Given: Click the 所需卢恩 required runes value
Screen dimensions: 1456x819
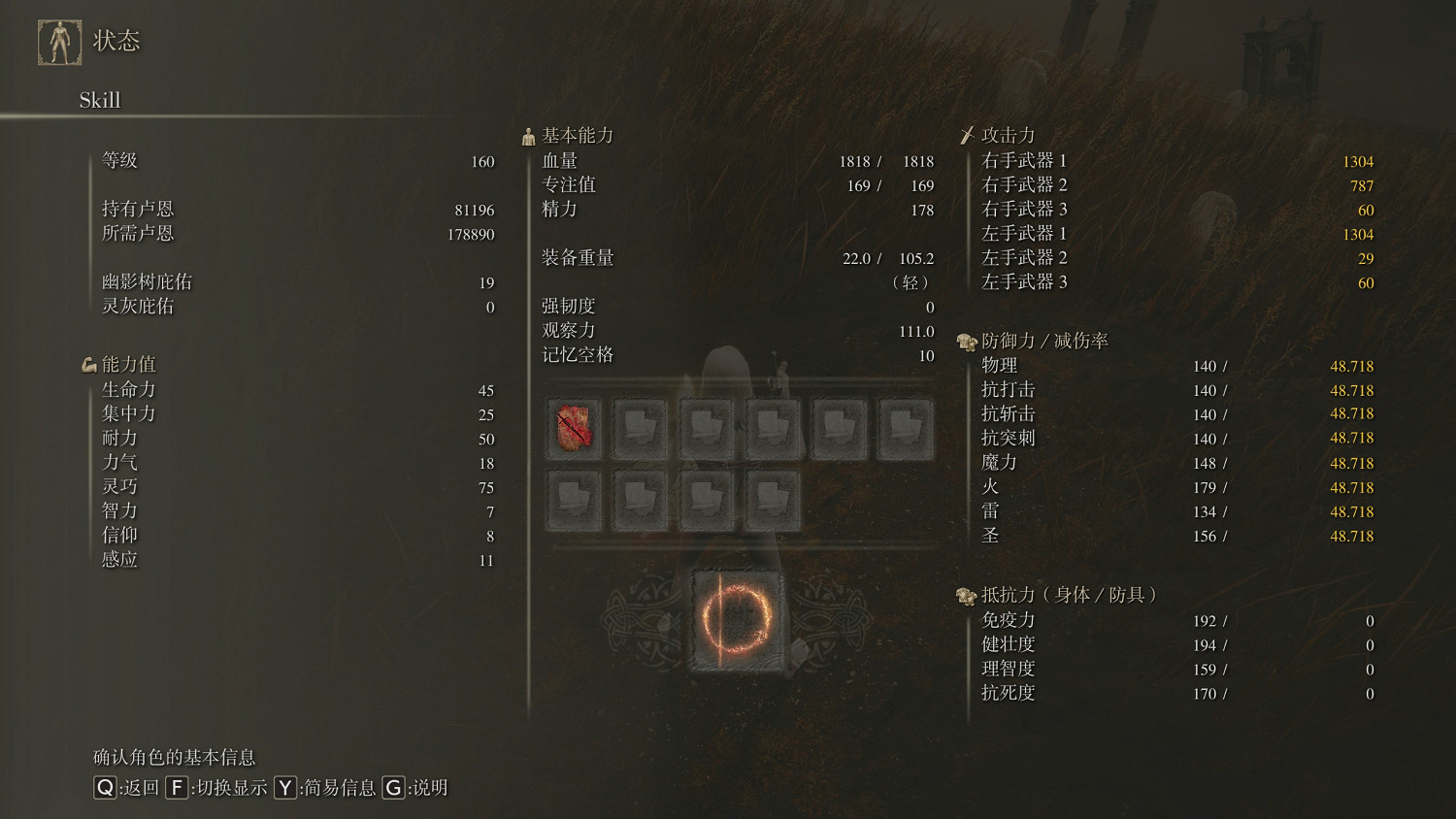Looking at the screenshot, I should [473, 234].
